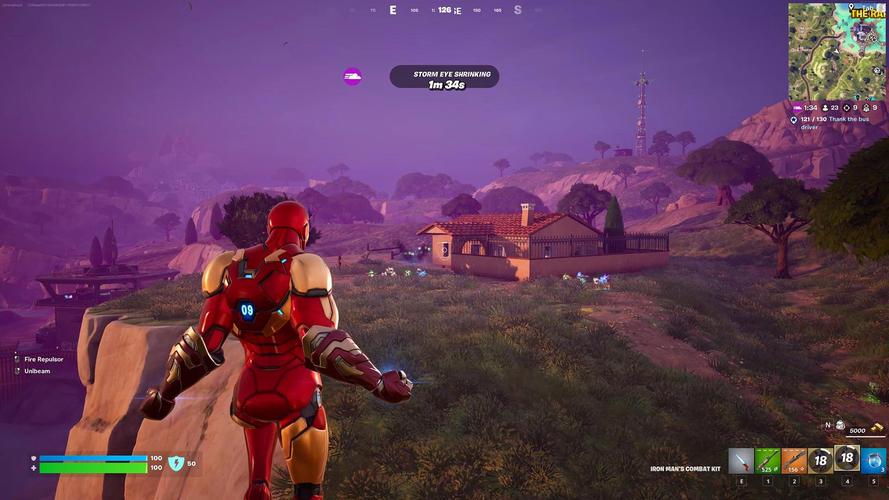Switch to the orange legendary weapon slot
Image resolution: width=889 pixels, height=500 pixels.
(794, 461)
